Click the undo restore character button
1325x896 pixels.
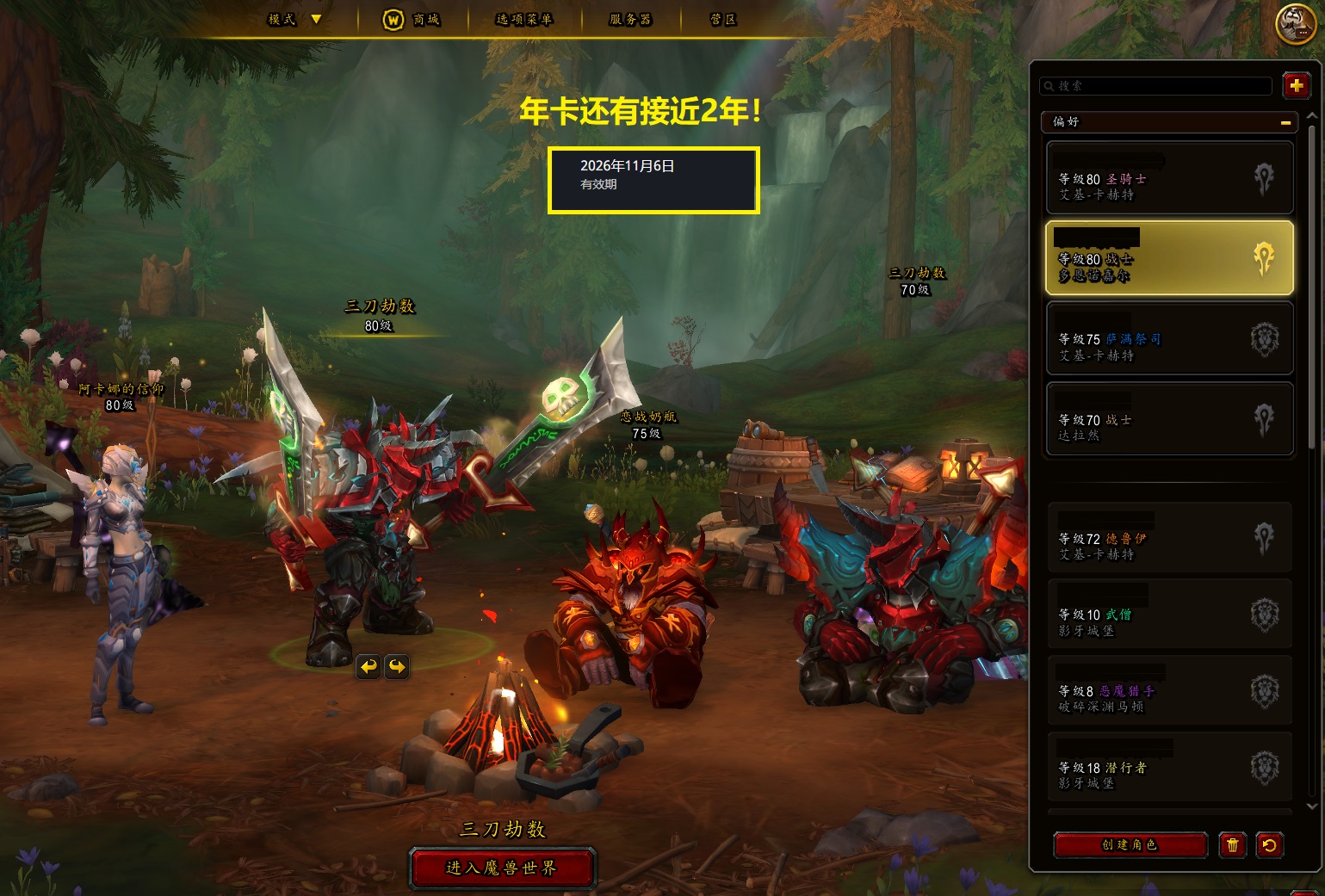pyautogui.click(x=1269, y=845)
